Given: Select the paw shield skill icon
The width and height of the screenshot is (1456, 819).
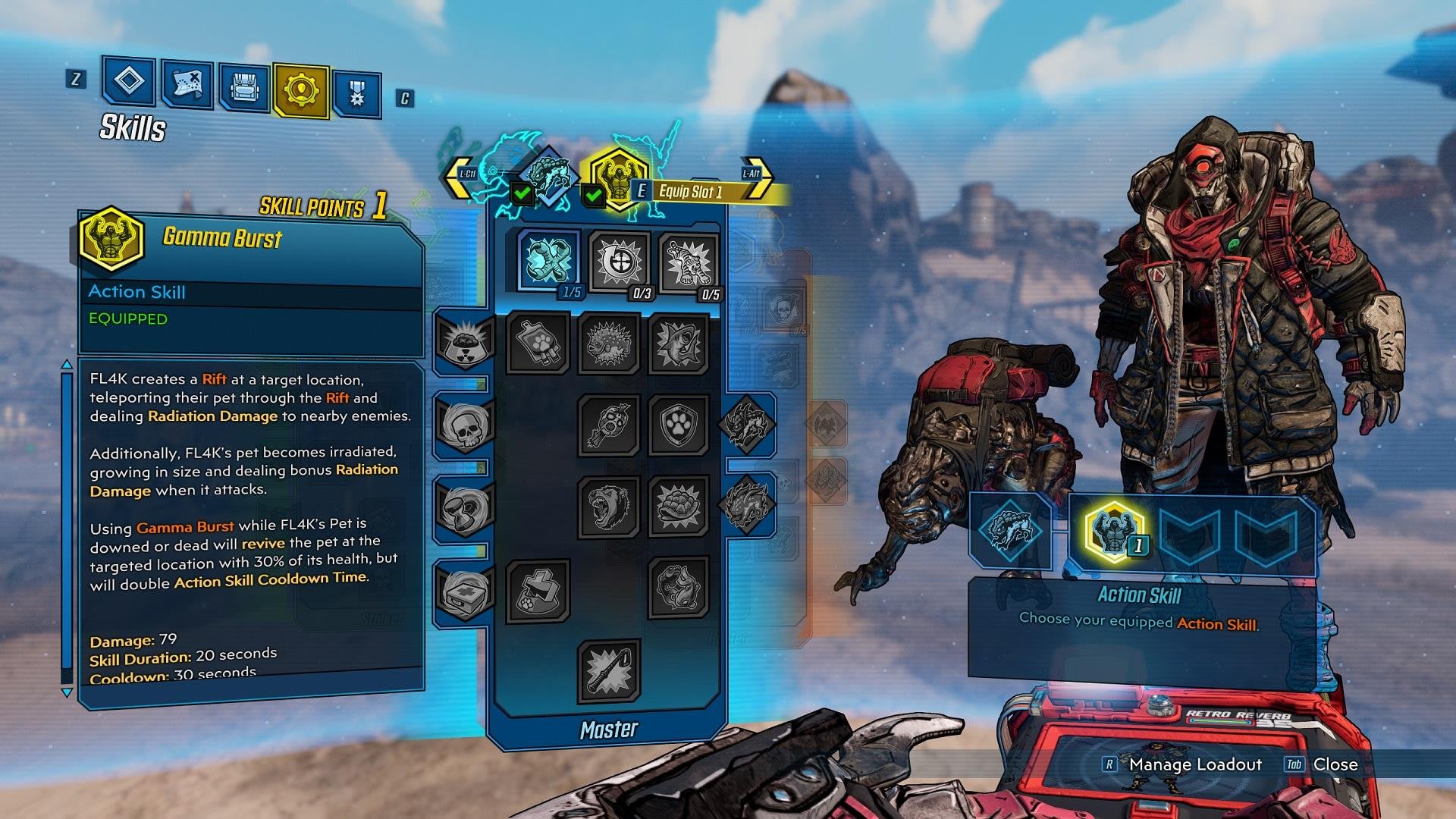Looking at the screenshot, I should 678,425.
